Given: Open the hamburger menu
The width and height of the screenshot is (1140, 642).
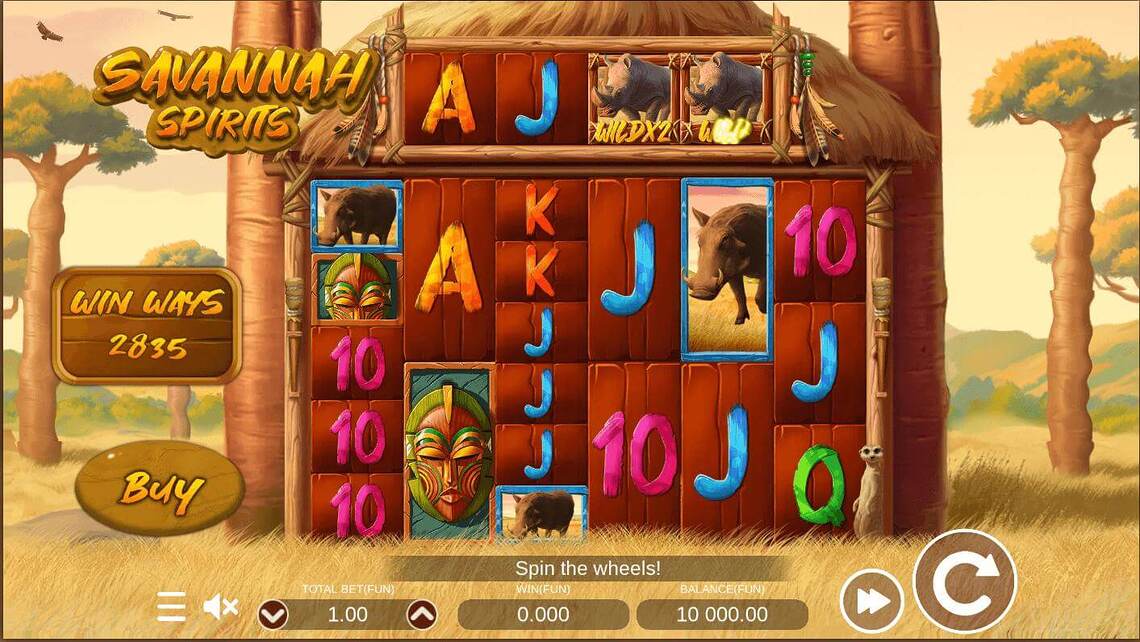Looking at the screenshot, I should (x=171, y=606).
